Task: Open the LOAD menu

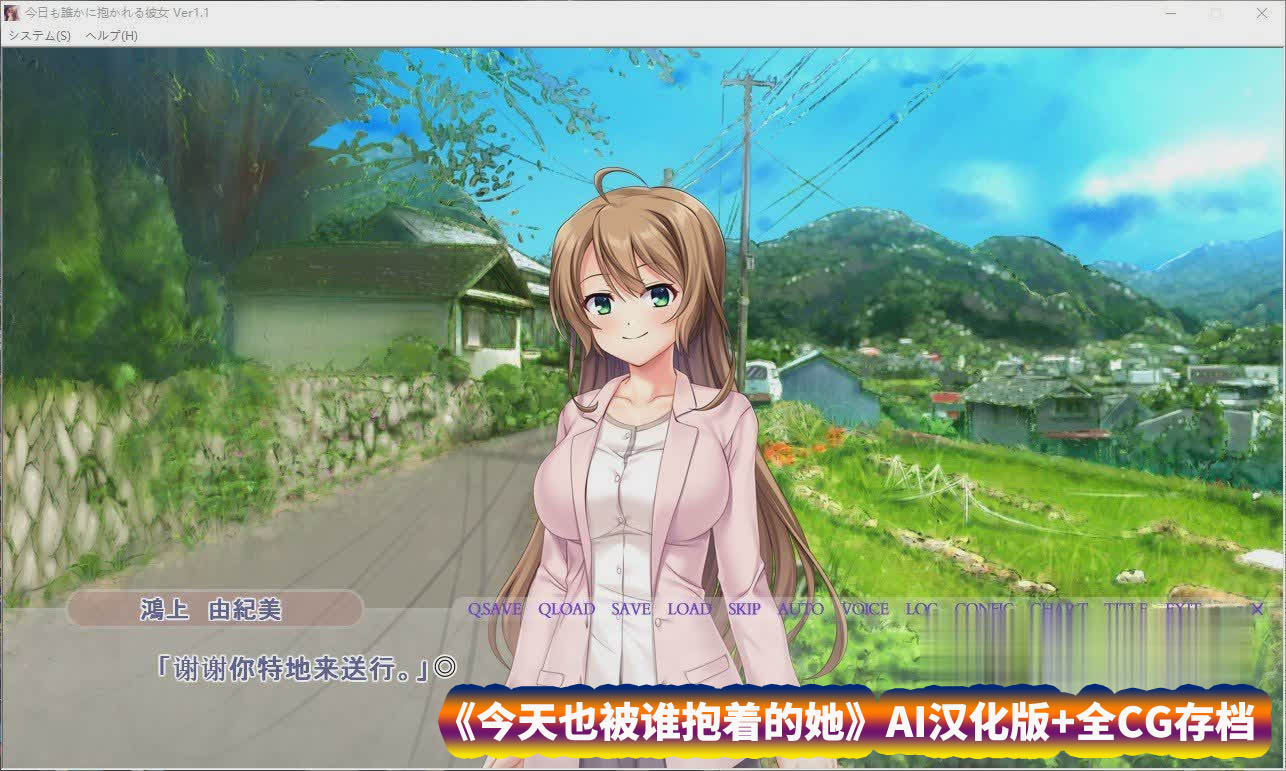Action: coord(689,609)
